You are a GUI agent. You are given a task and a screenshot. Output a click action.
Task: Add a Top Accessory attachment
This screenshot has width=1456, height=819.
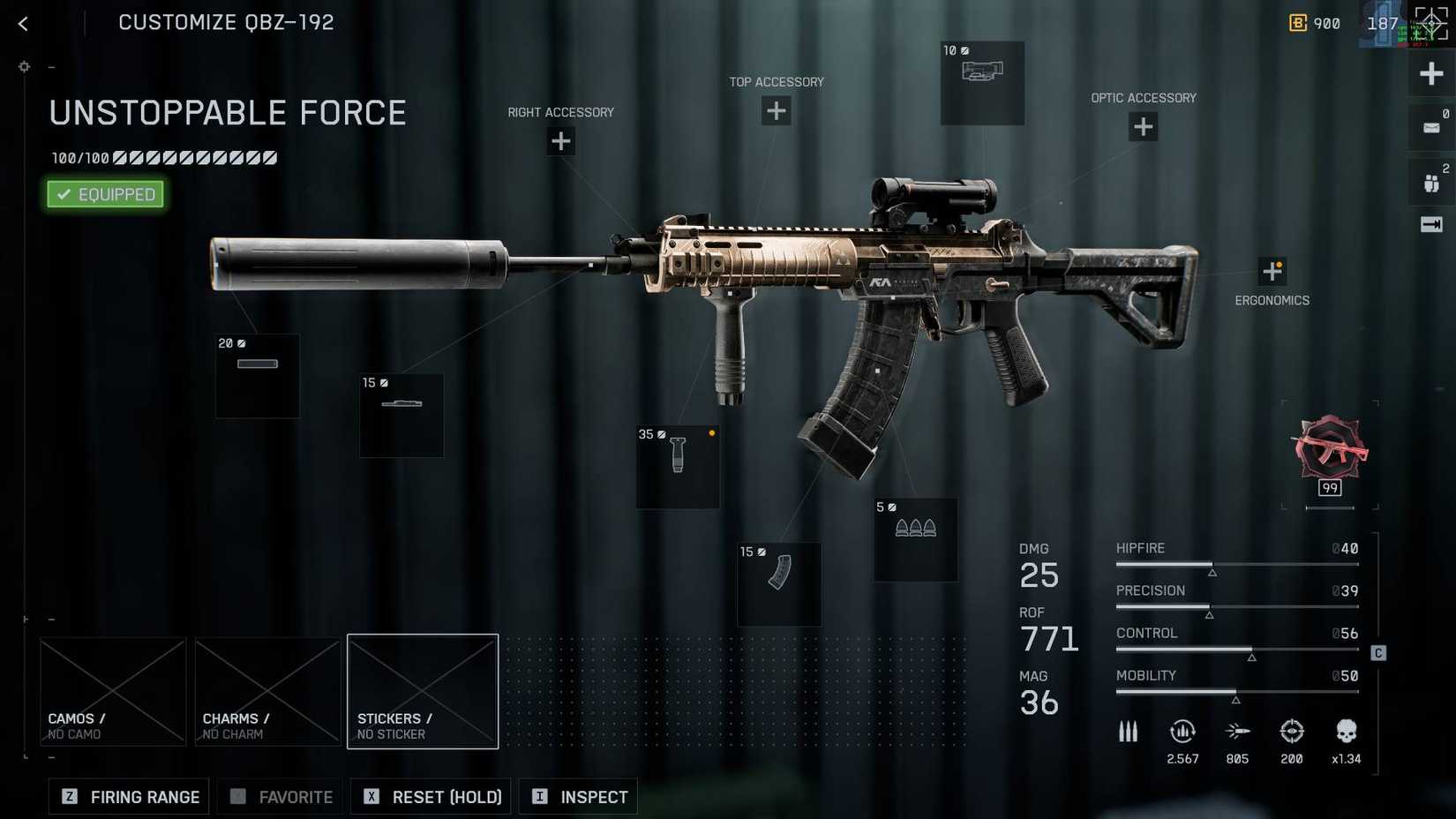pos(776,110)
